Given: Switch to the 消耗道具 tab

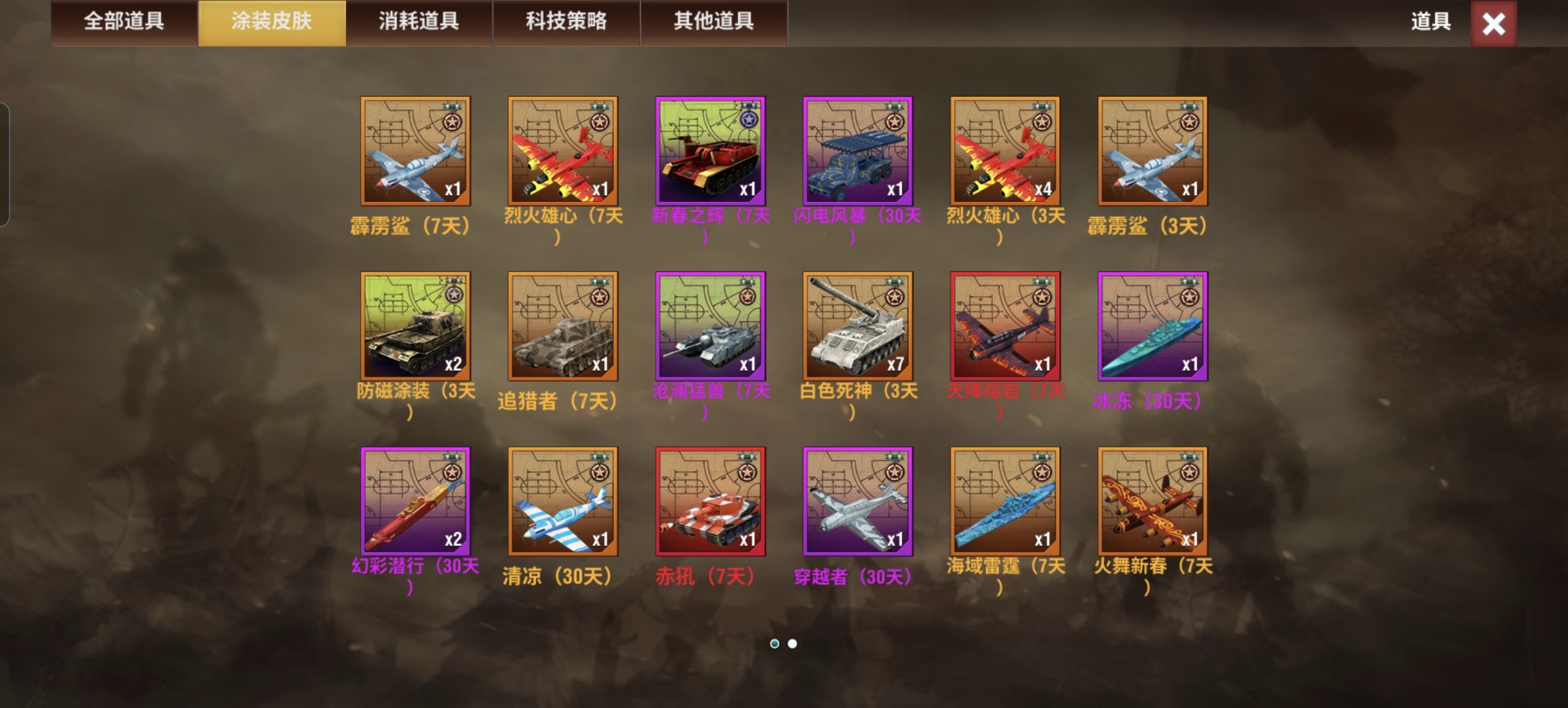Looking at the screenshot, I should pyautogui.click(x=418, y=23).
